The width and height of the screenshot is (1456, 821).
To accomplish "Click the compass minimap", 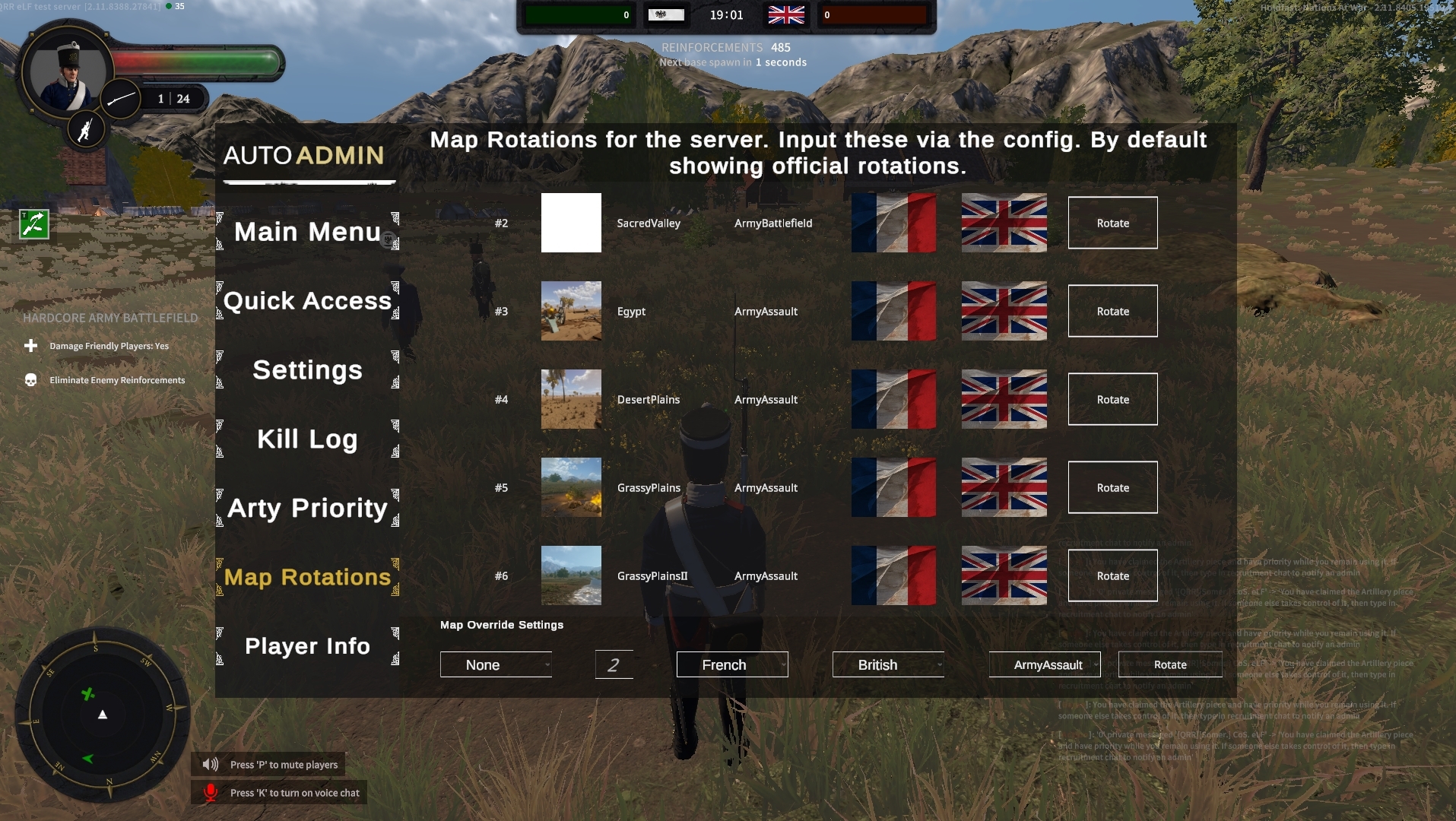I will 103,715.
